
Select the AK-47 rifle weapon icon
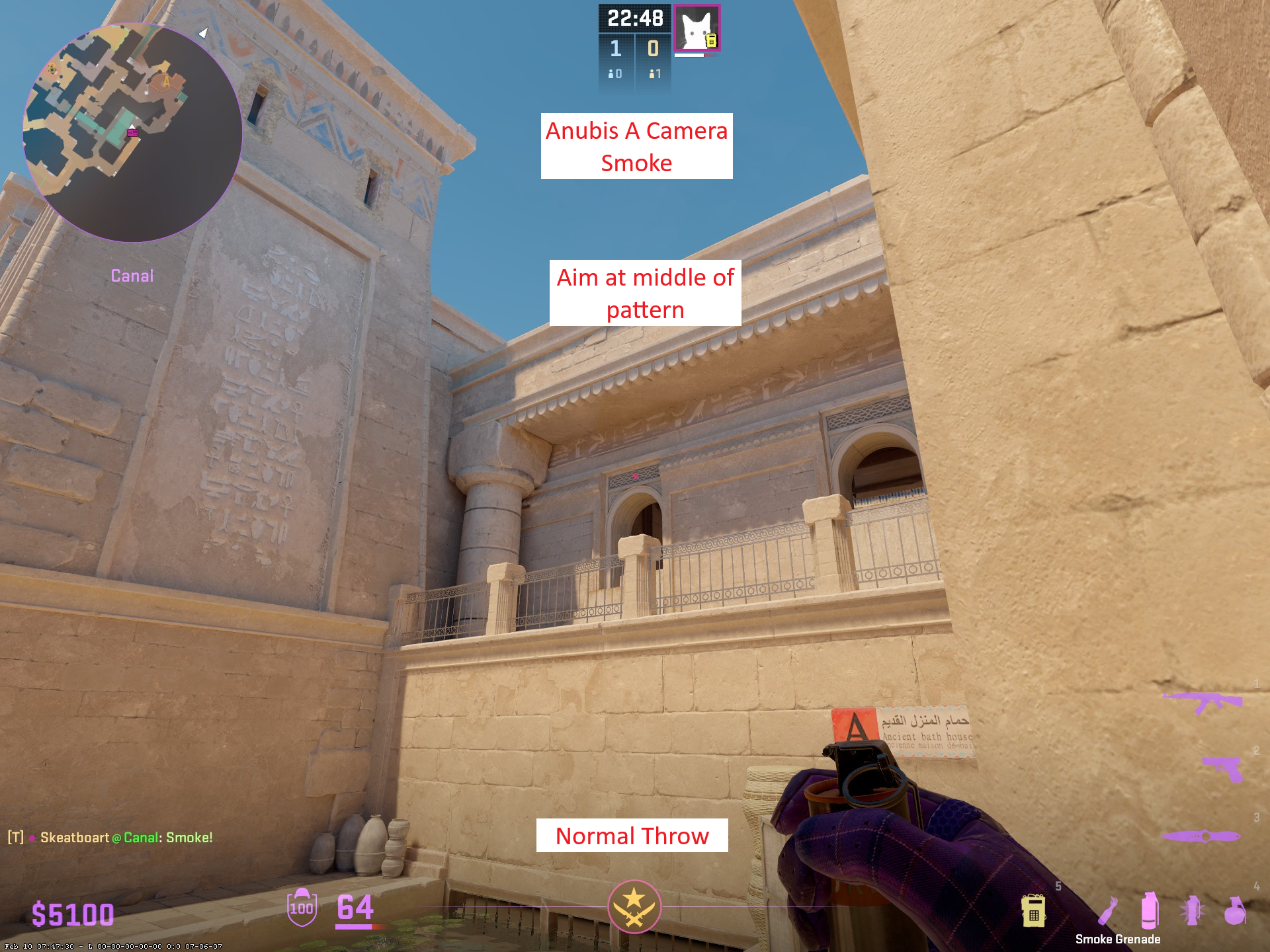click(x=1203, y=701)
